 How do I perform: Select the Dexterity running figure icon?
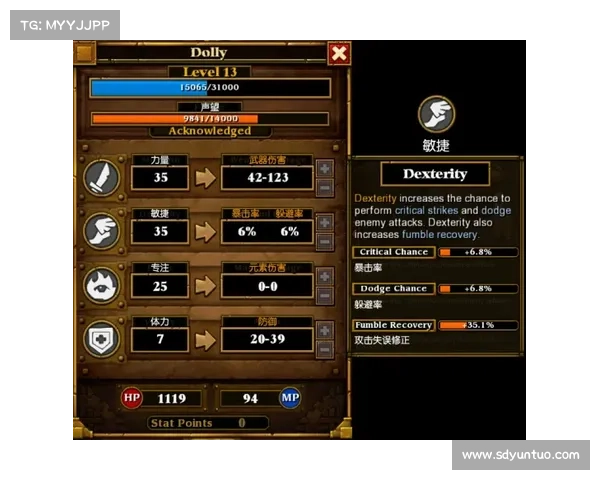pyautogui.click(x=103, y=230)
